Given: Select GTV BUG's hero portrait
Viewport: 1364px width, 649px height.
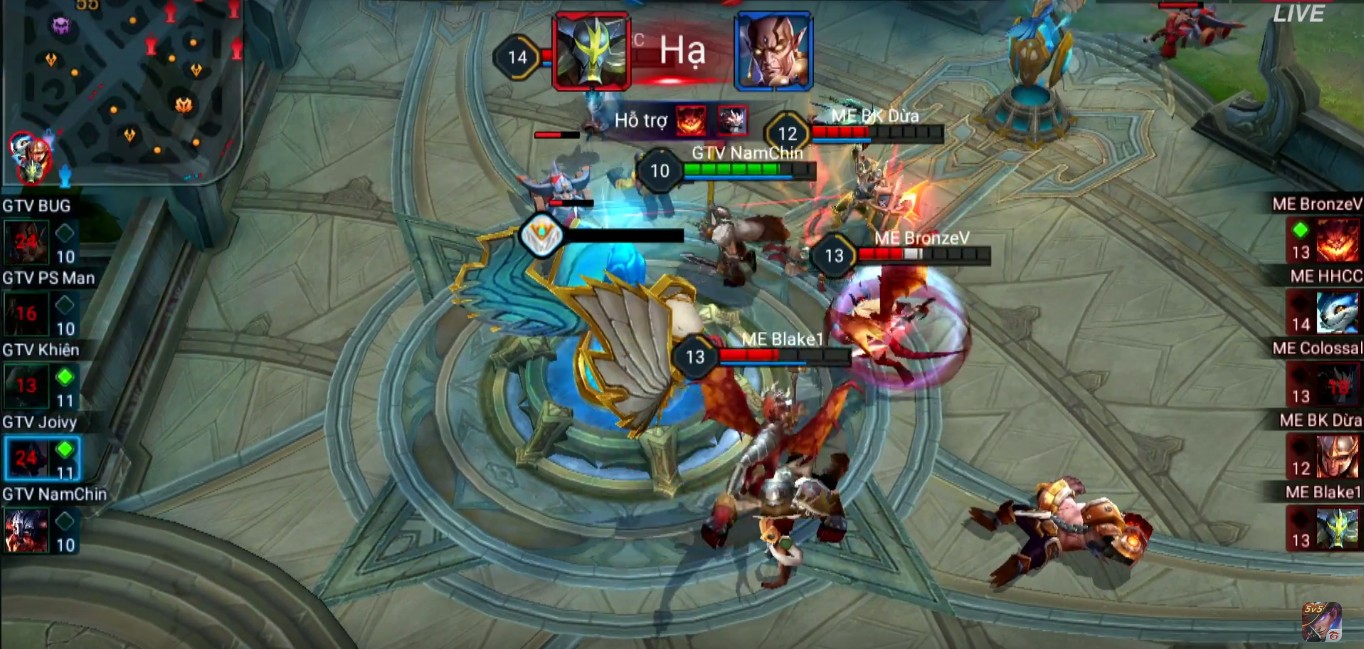Looking at the screenshot, I should (x=26, y=241).
